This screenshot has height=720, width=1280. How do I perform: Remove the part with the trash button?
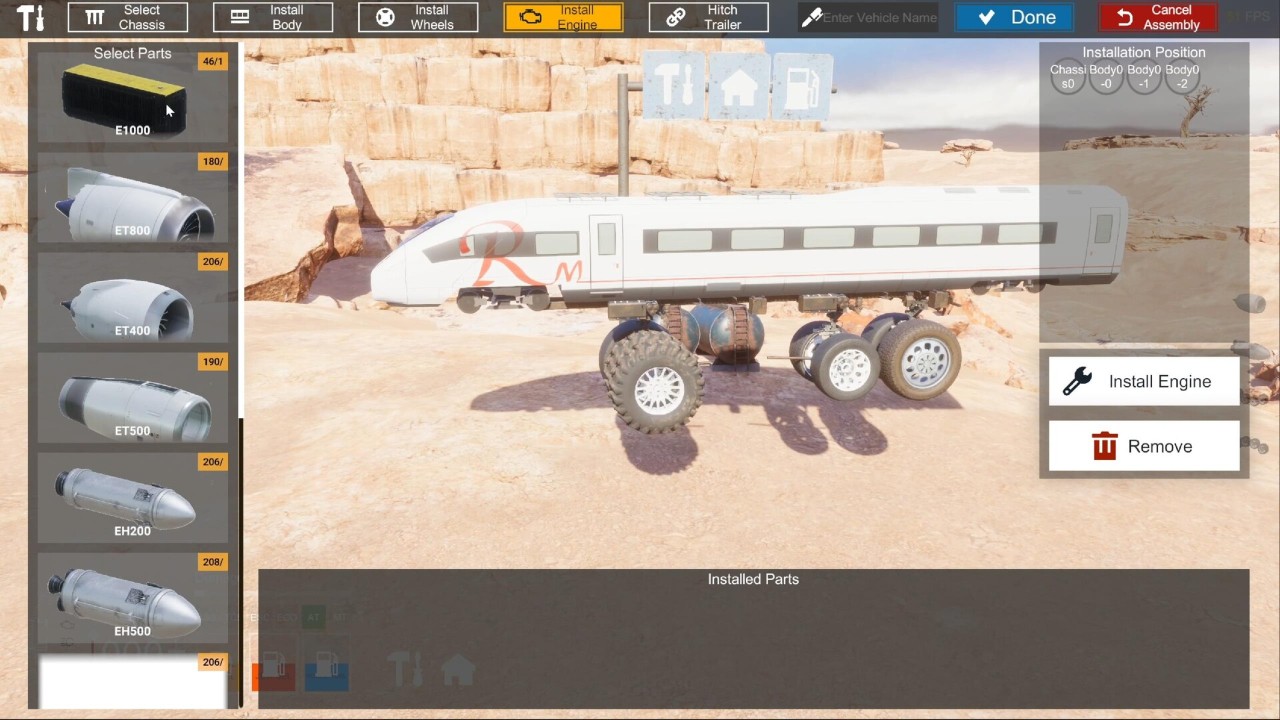click(1144, 446)
